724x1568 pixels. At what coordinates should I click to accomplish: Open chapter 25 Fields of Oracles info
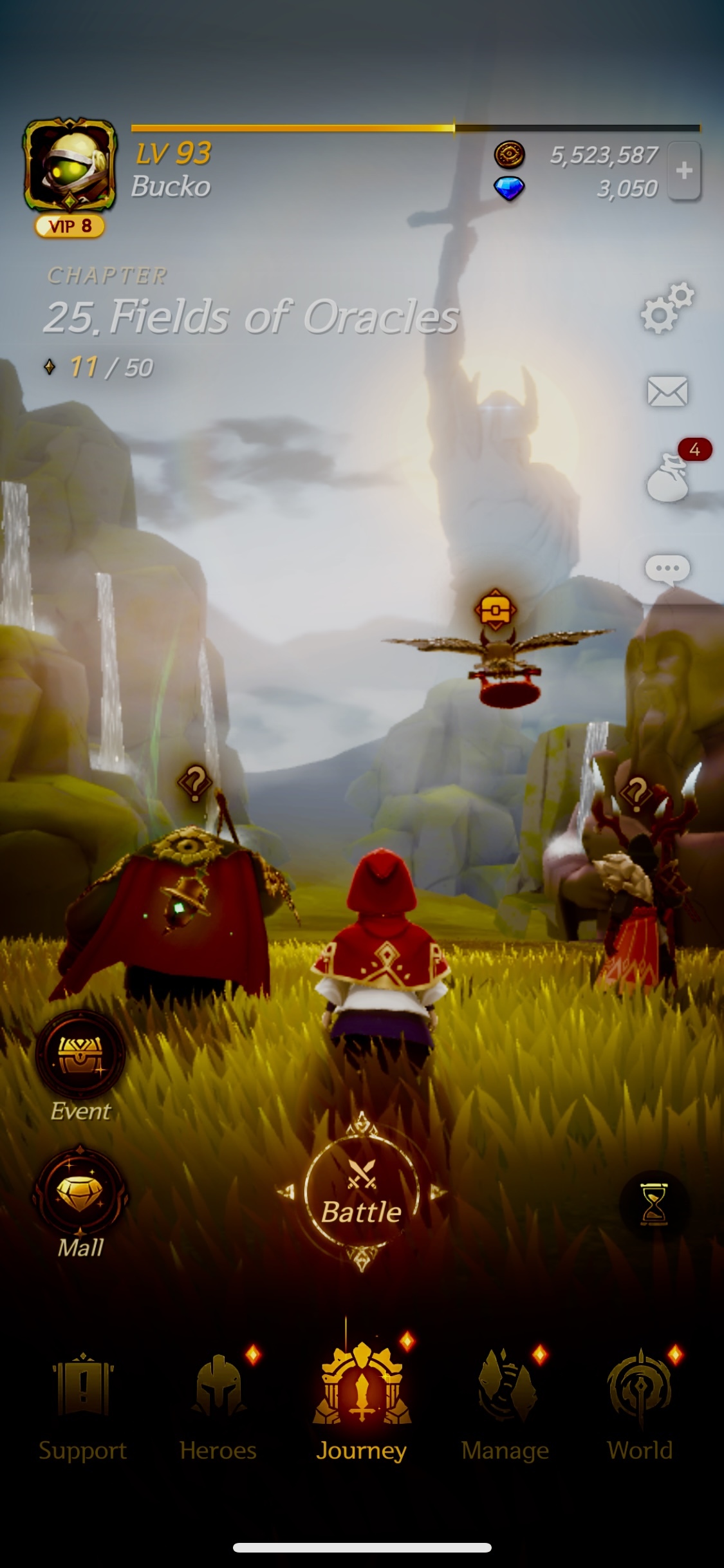click(251, 317)
